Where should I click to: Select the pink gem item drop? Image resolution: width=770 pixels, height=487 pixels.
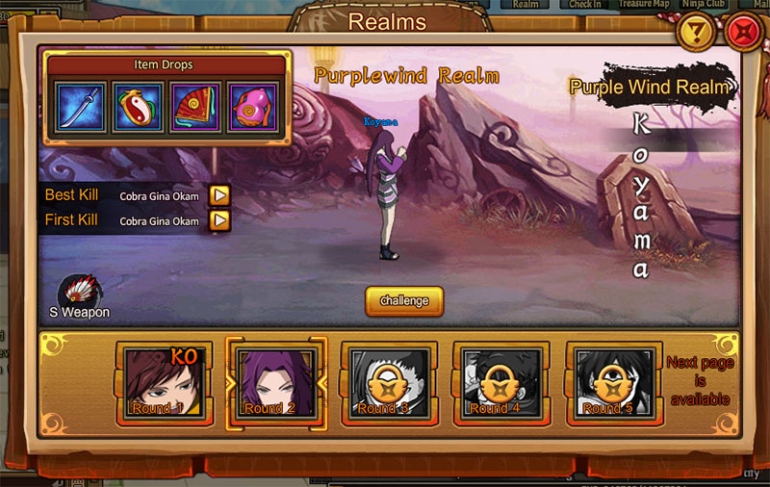pos(252,107)
